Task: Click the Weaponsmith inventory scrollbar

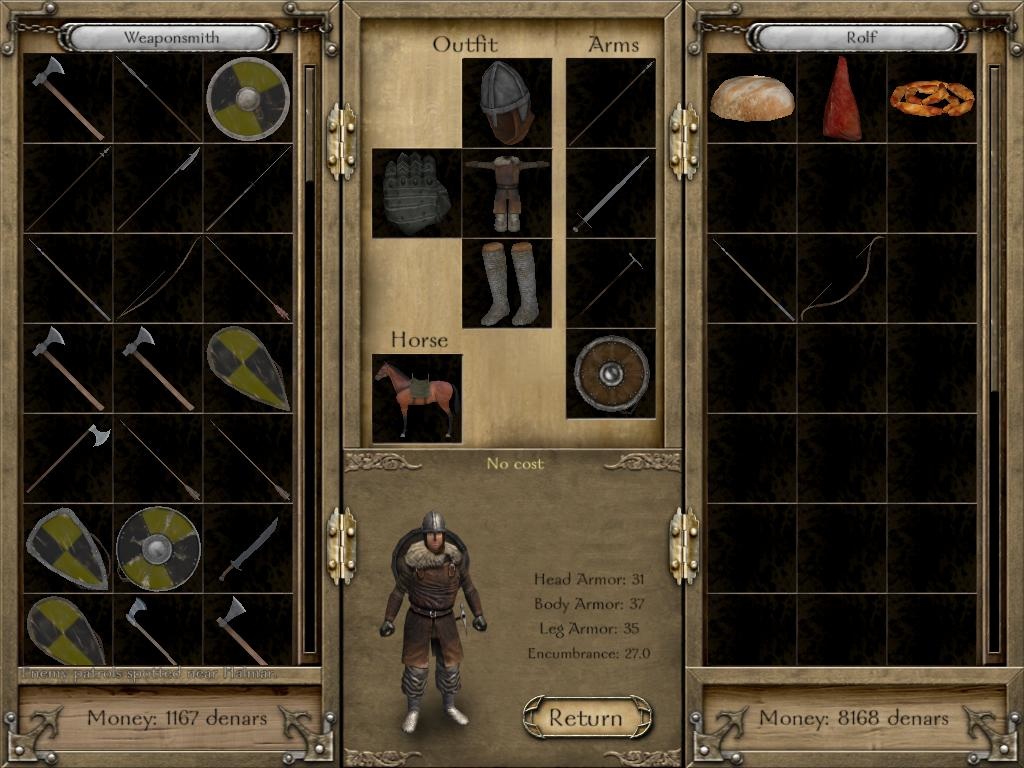Action: (x=309, y=360)
